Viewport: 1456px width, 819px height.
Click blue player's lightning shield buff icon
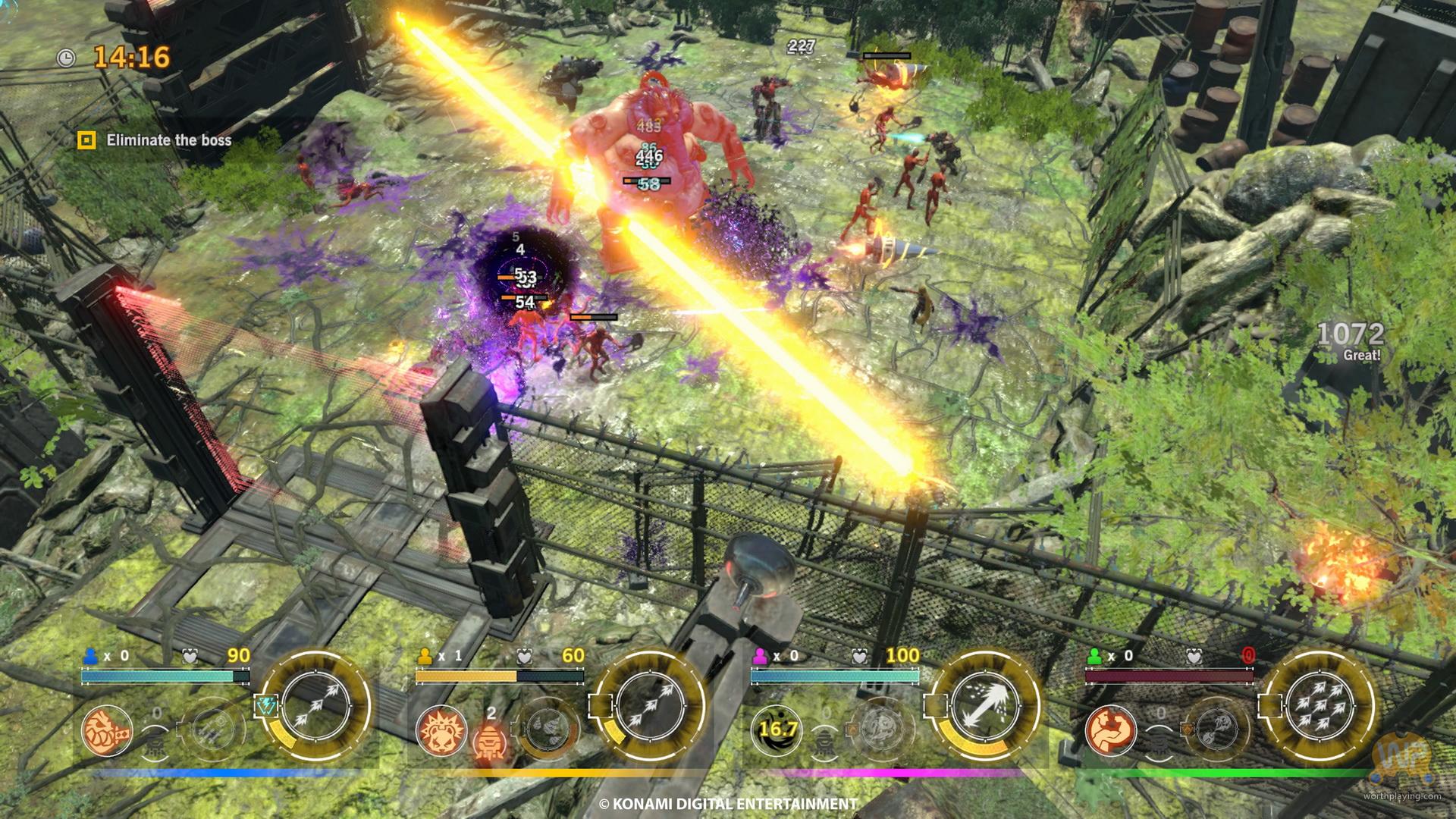click(x=265, y=707)
